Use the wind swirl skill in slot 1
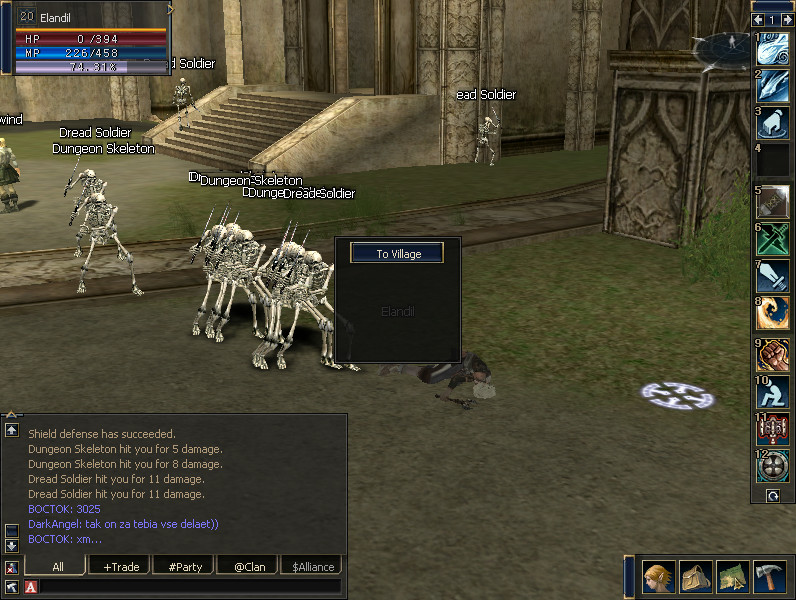796x600 pixels. [773, 49]
